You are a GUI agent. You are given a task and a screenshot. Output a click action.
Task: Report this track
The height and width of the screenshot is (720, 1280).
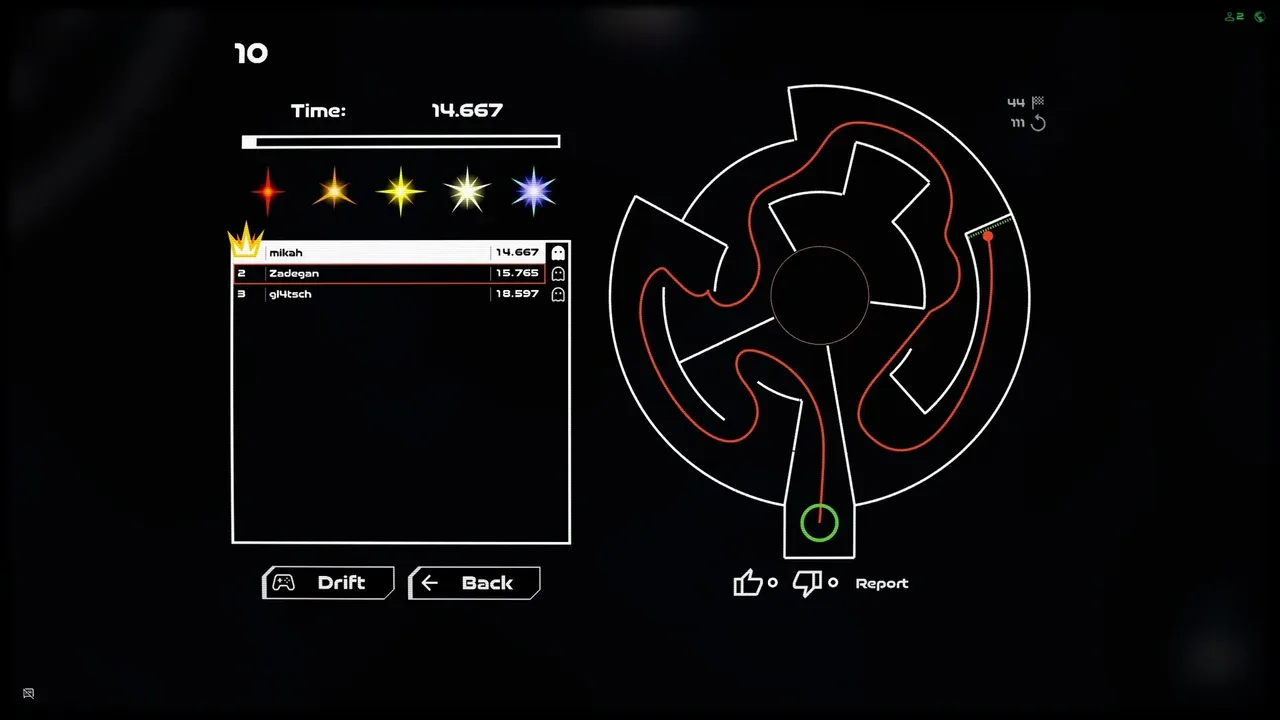tap(881, 583)
